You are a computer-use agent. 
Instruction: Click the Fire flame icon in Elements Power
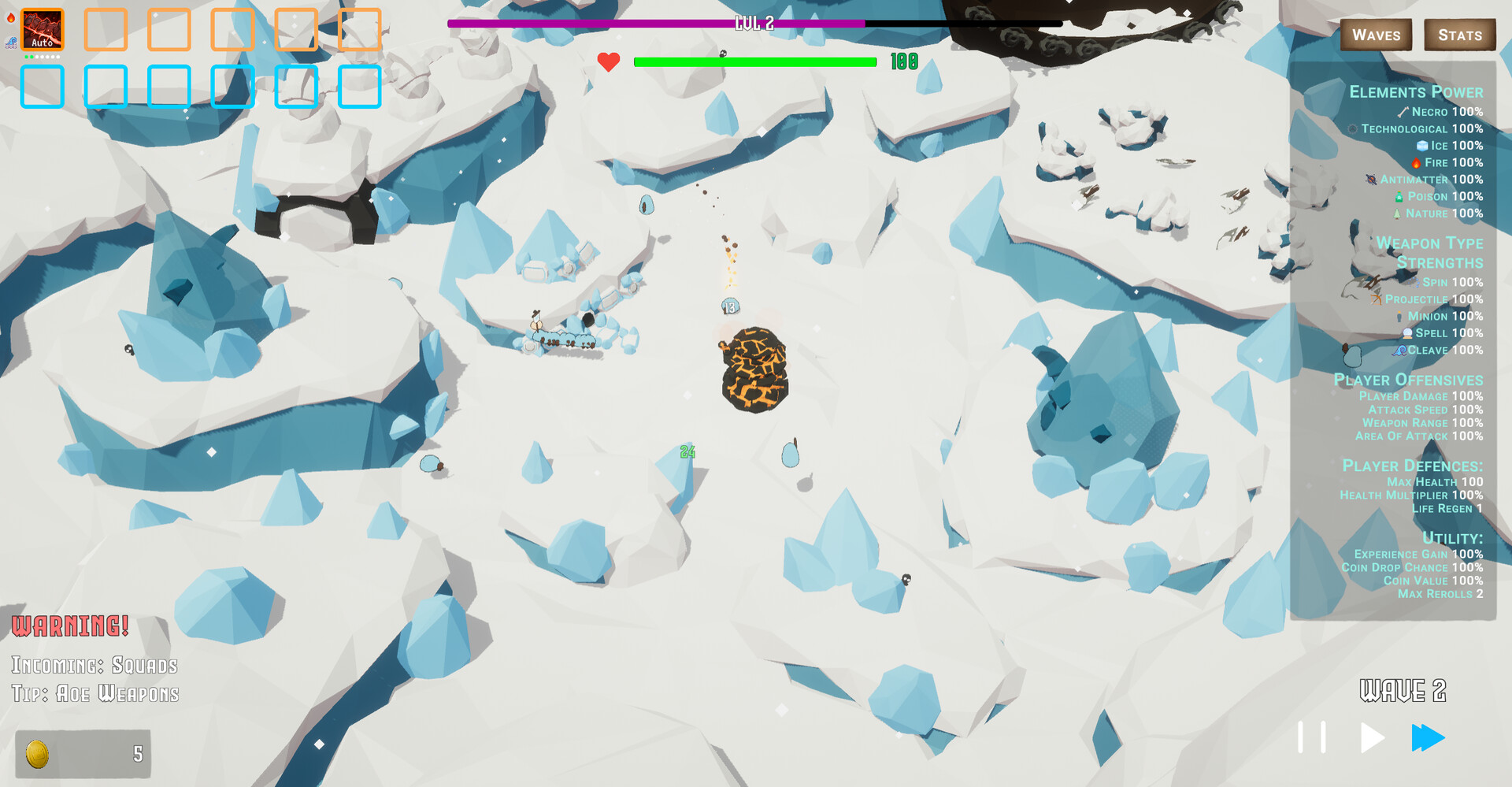pyautogui.click(x=1416, y=163)
